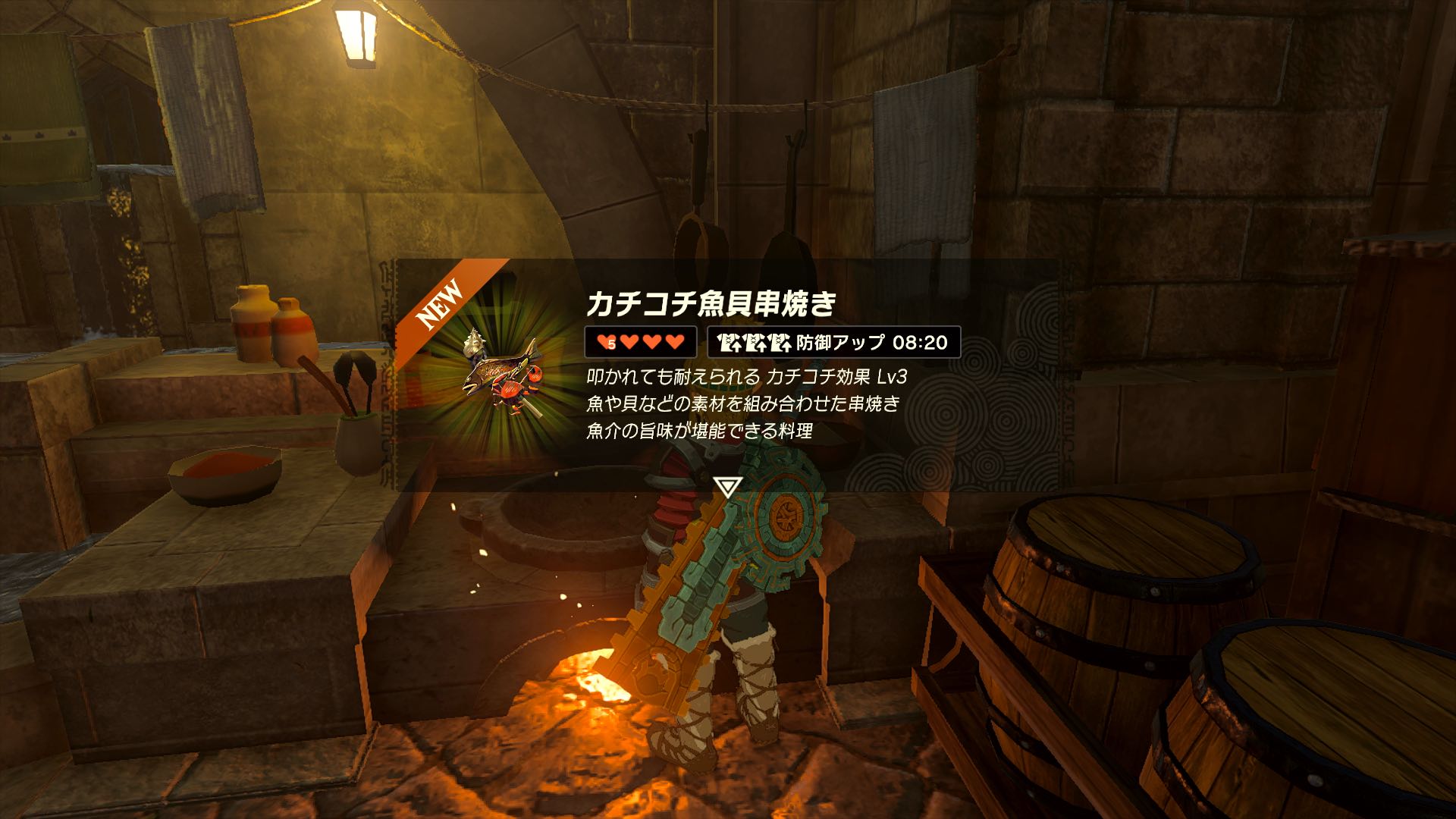The height and width of the screenshot is (819, 1456).
Task: Click the heart meter strip on the popup
Action: click(641, 343)
